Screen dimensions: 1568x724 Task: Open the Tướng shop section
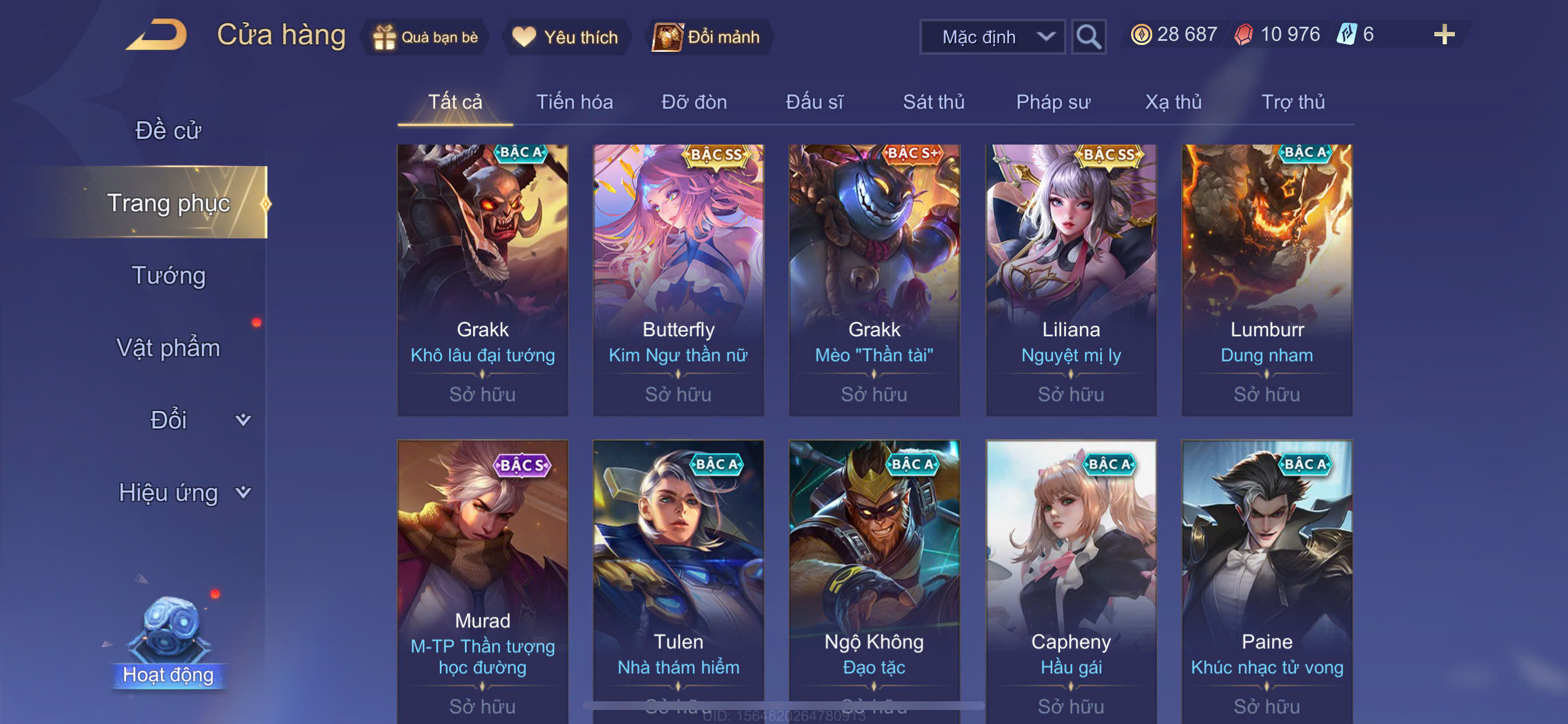[x=169, y=276]
